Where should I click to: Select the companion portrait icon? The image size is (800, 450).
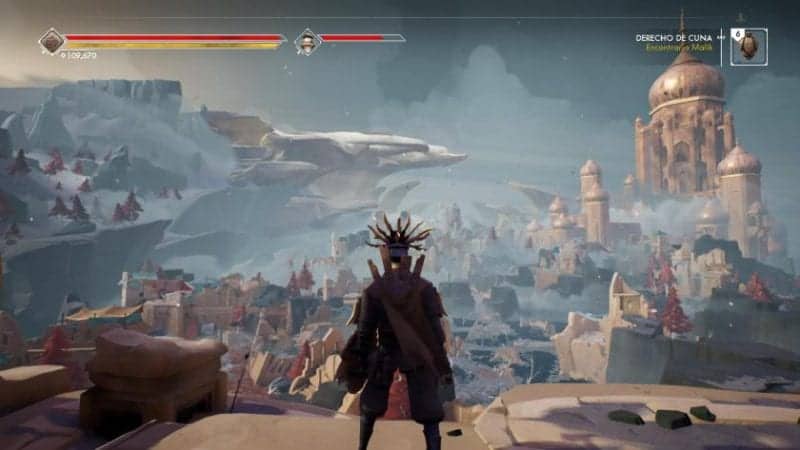306,42
